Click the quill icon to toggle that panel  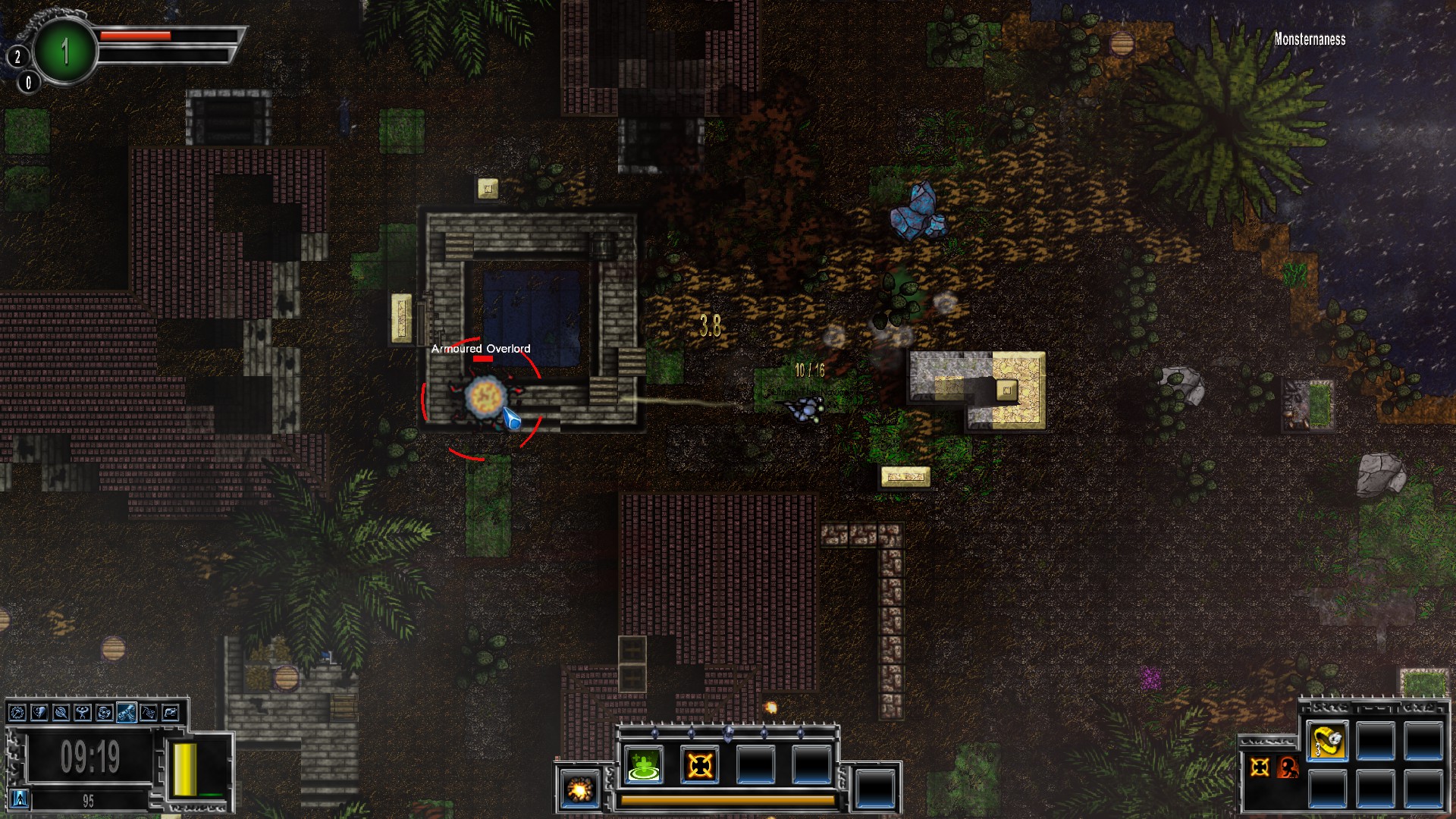[x=61, y=713]
